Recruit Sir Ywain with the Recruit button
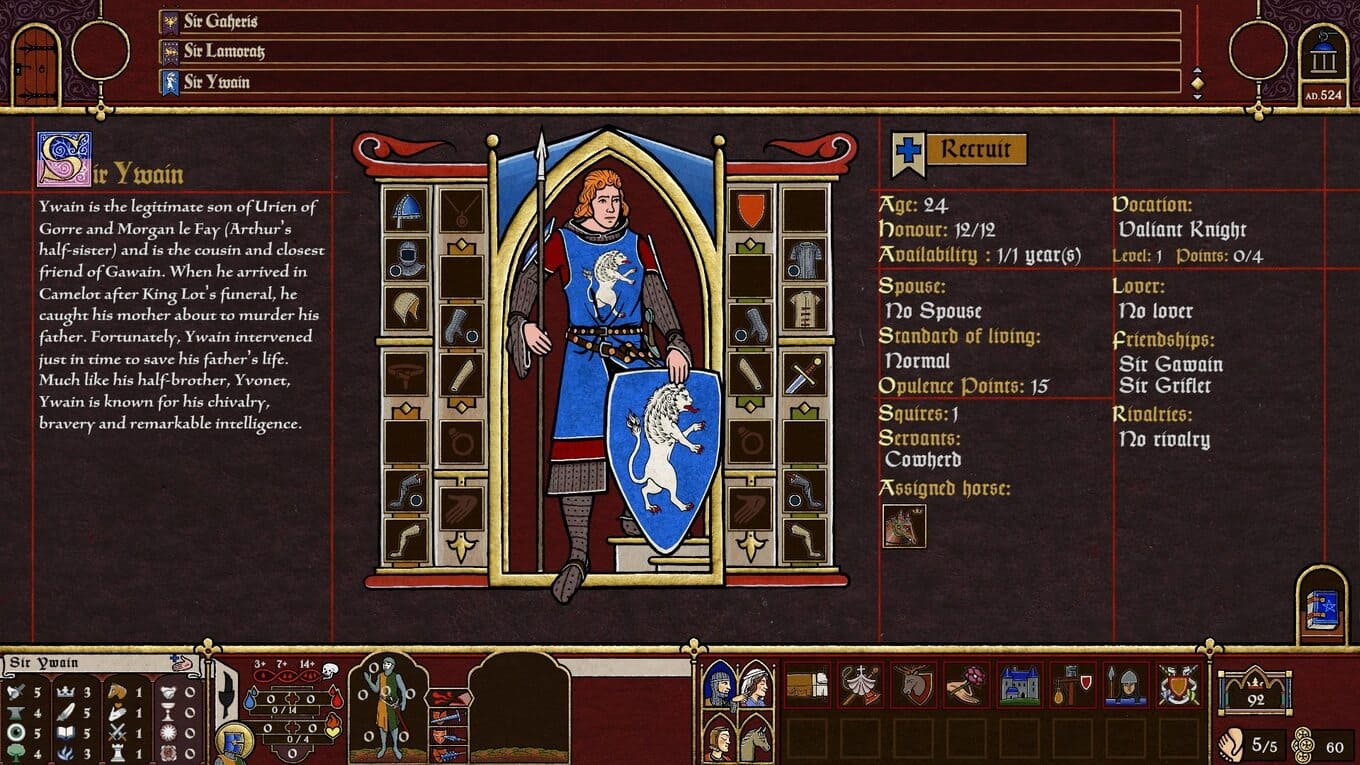This screenshot has width=1360, height=765. click(x=961, y=150)
